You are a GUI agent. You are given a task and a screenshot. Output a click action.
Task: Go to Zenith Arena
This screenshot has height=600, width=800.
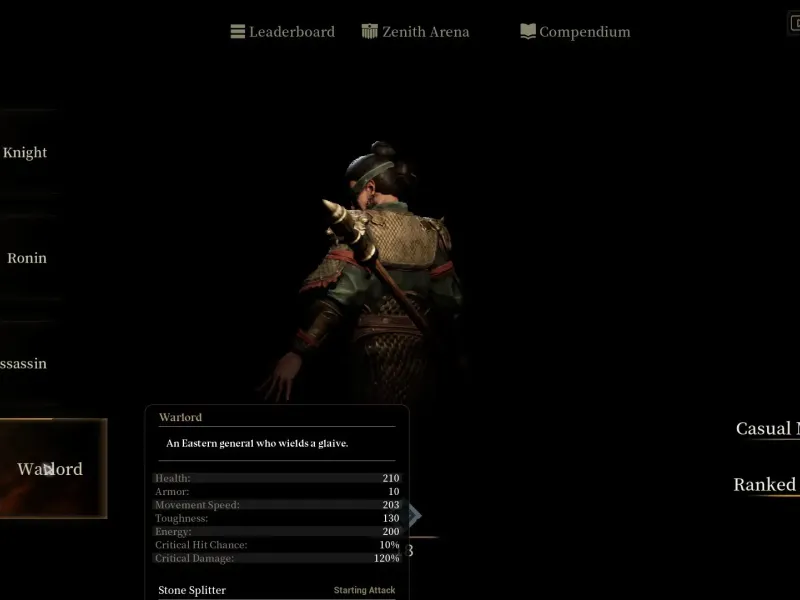pyautogui.click(x=415, y=32)
